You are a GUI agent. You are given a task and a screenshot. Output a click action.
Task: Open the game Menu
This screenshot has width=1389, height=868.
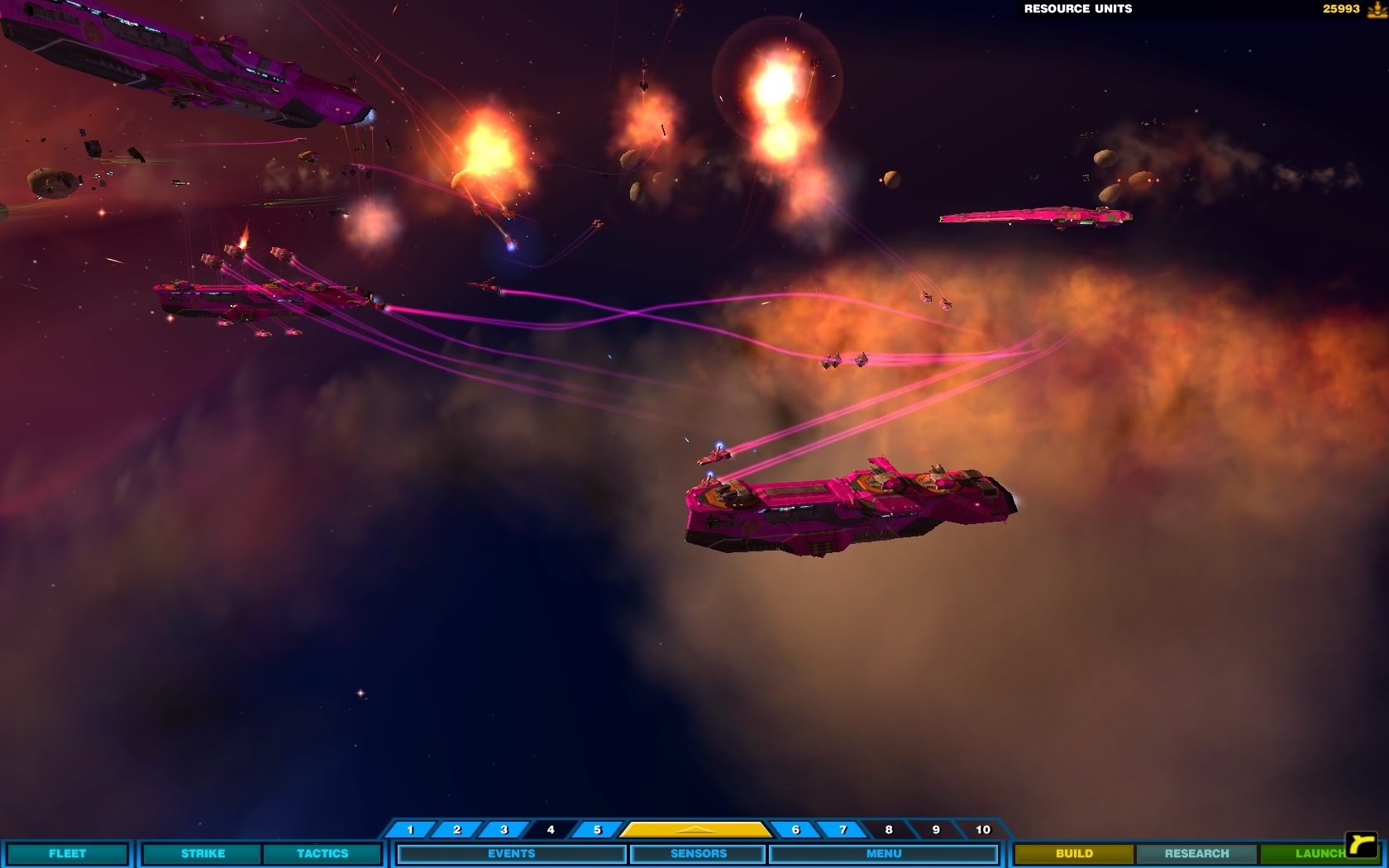[x=883, y=853]
